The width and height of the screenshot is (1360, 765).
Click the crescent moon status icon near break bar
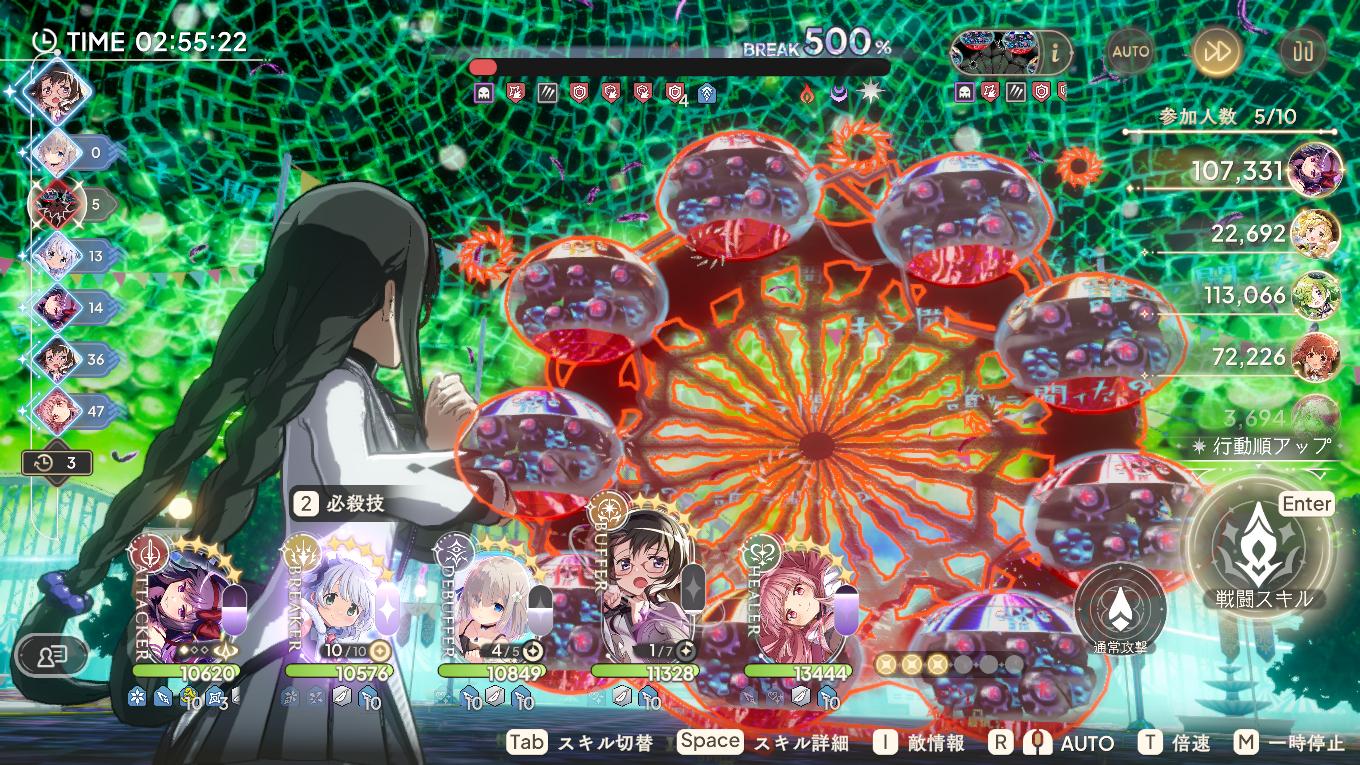click(838, 91)
